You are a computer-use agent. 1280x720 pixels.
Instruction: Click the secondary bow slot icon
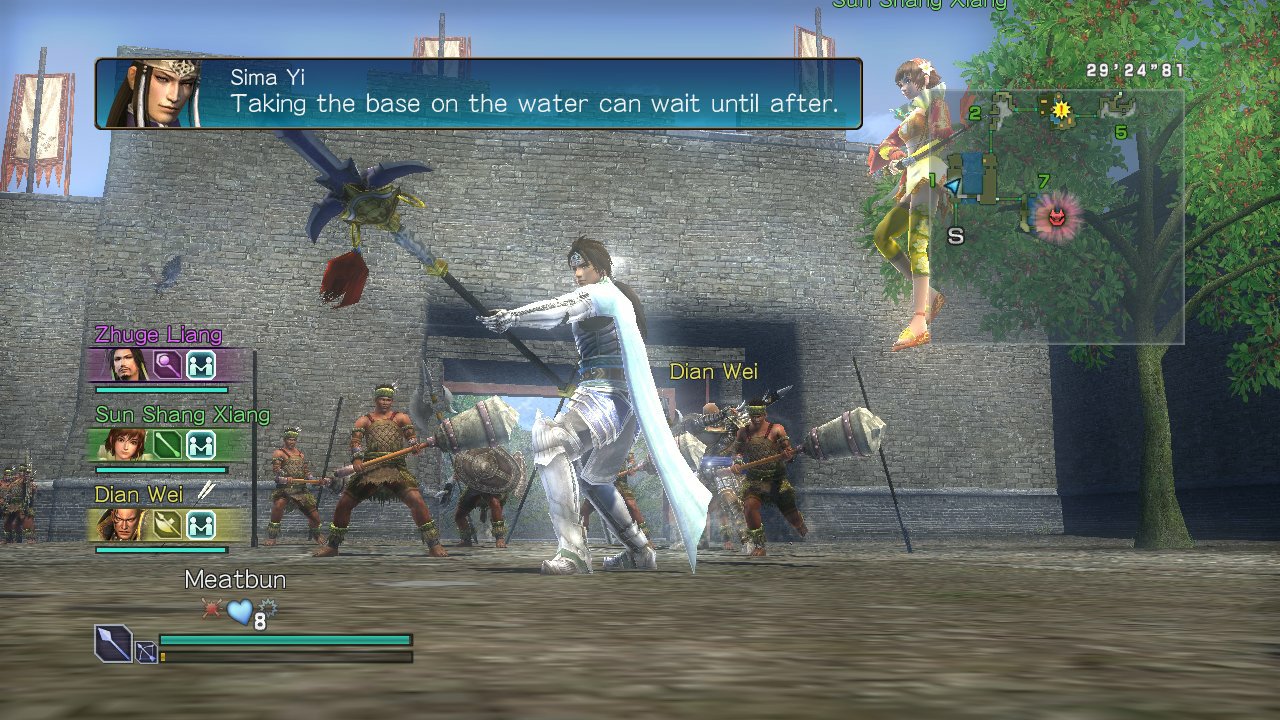(x=145, y=654)
